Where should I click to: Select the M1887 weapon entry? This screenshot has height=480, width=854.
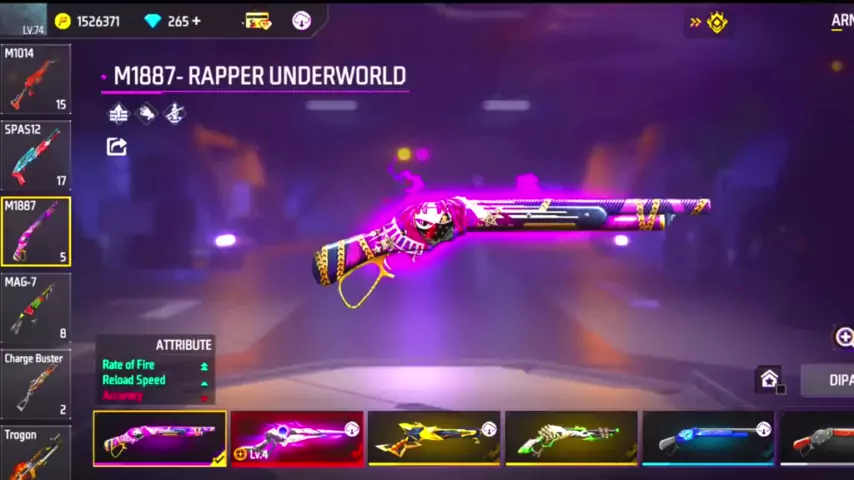click(35, 231)
